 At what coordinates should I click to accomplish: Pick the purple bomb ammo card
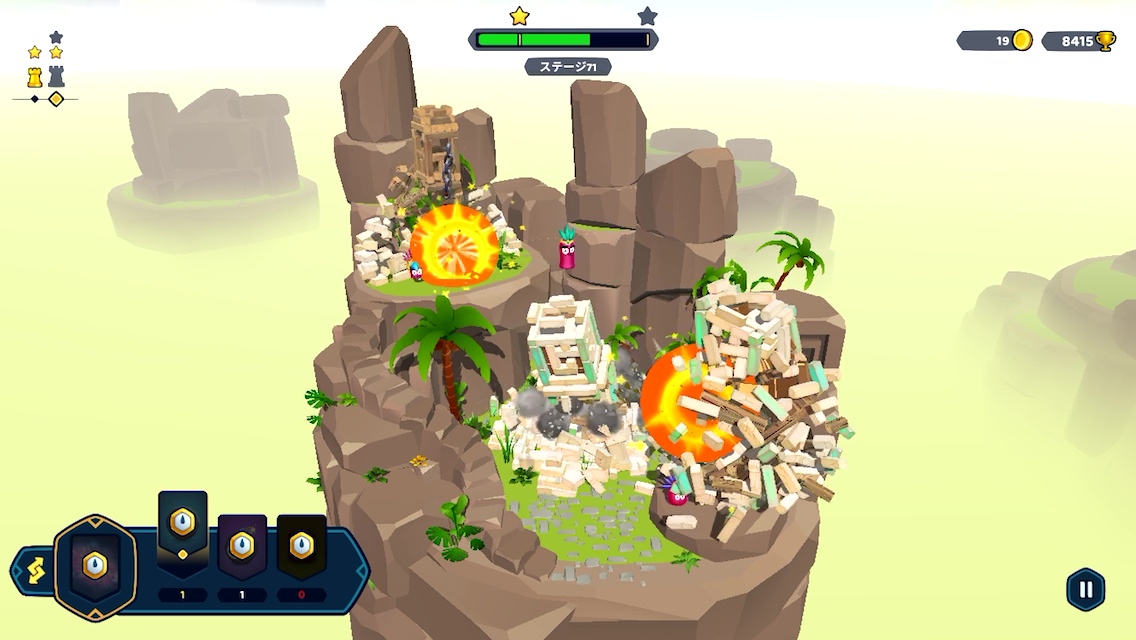pyautogui.click(x=242, y=548)
